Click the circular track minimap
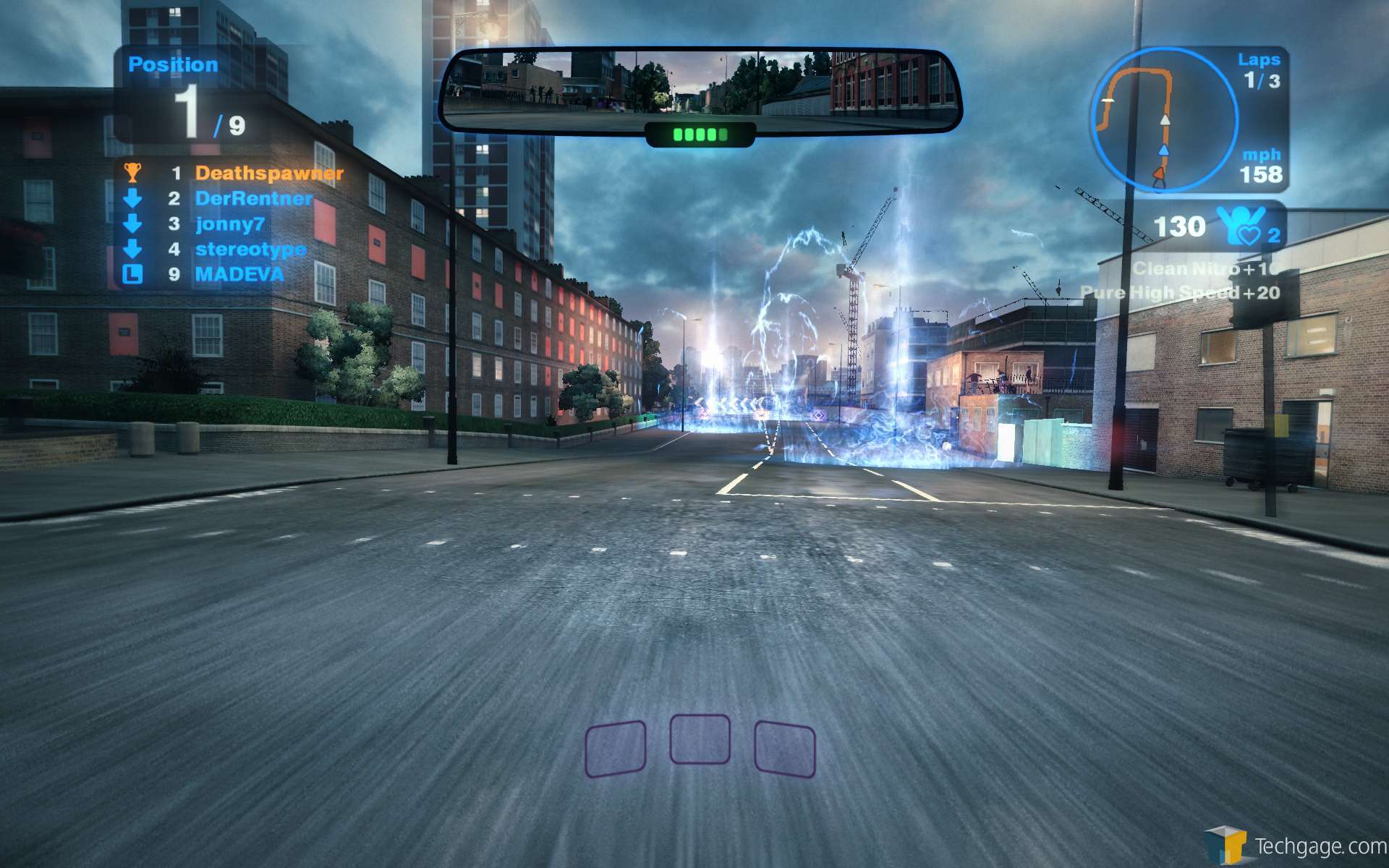The width and height of the screenshot is (1389, 868). point(1163,120)
